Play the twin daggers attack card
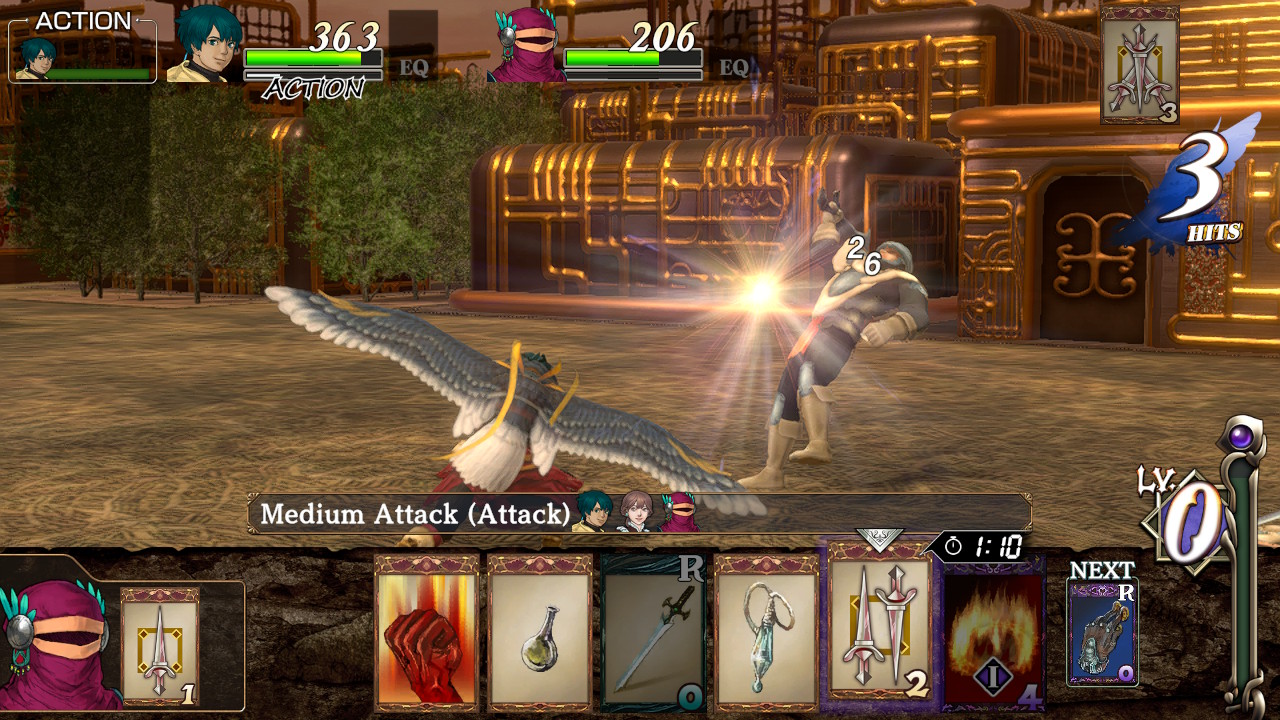Screen dimensions: 1280x720 [x=879, y=625]
